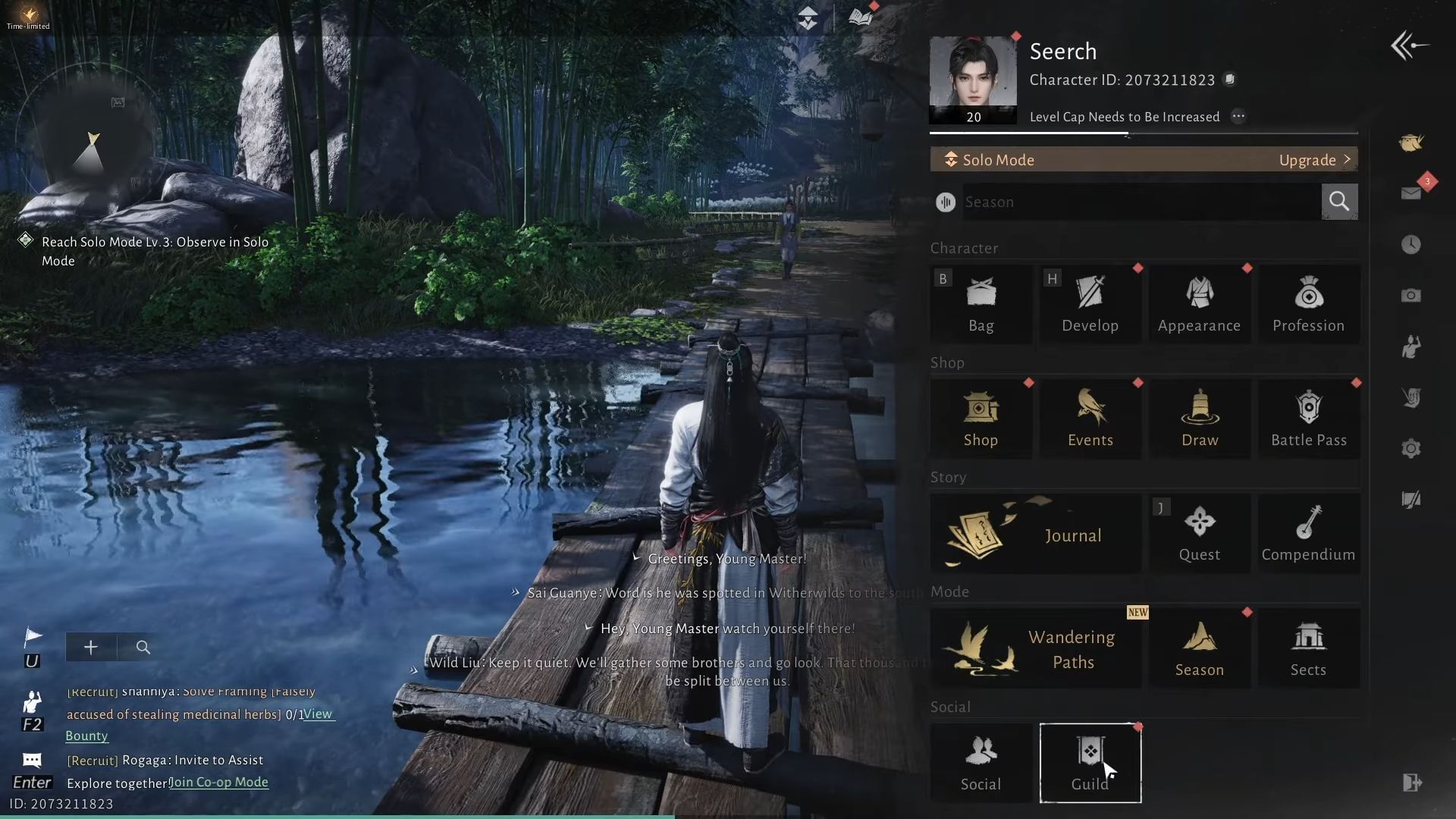Open the mailbox with 3 unread messages
Image resolution: width=1456 pixels, height=819 pixels.
pyautogui.click(x=1410, y=193)
